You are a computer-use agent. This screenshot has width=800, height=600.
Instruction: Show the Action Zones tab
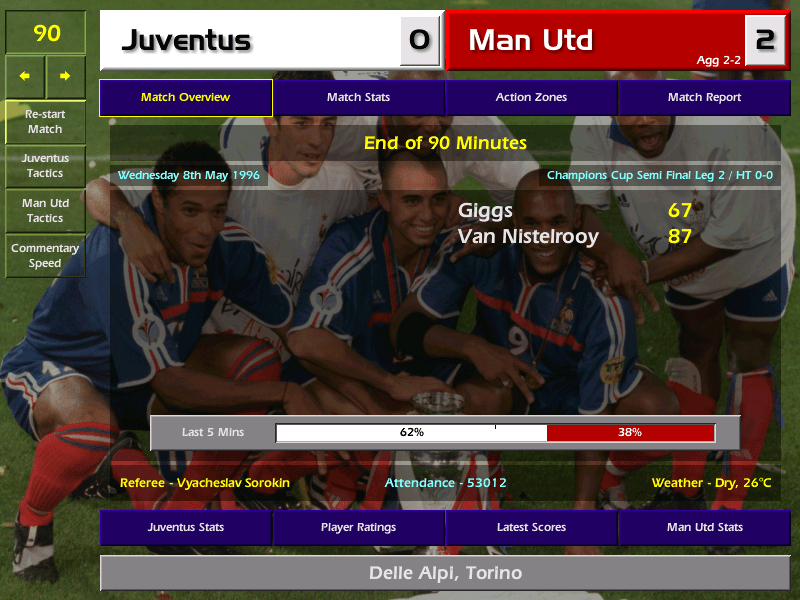coord(531,98)
